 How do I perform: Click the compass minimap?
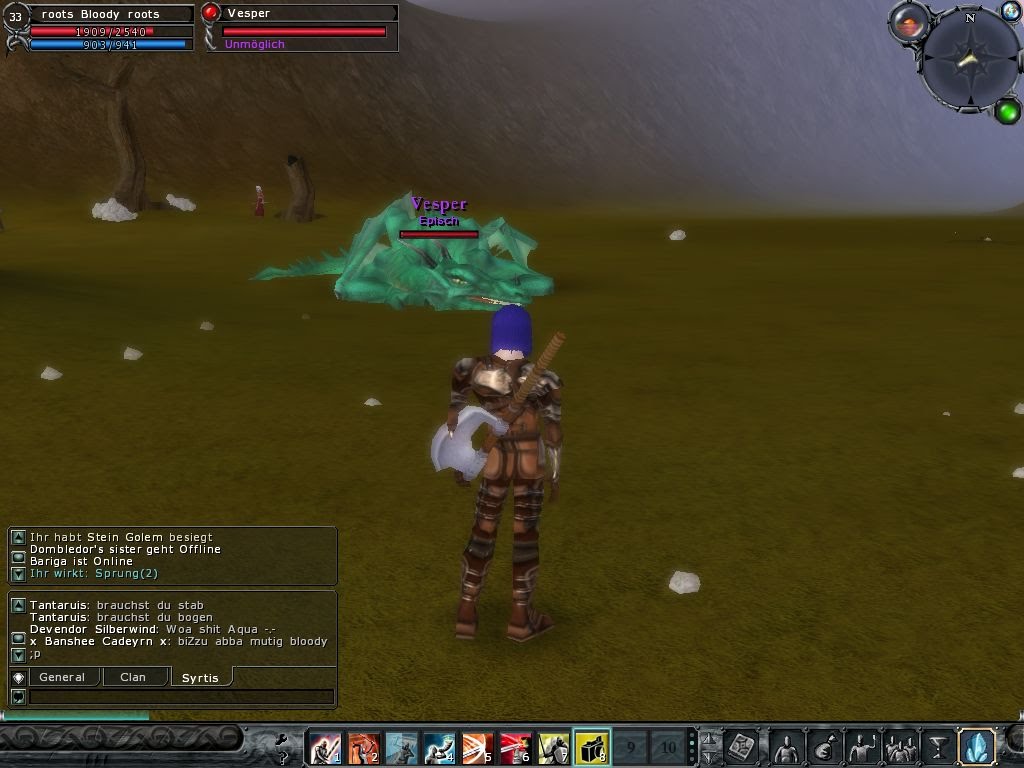click(968, 61)
